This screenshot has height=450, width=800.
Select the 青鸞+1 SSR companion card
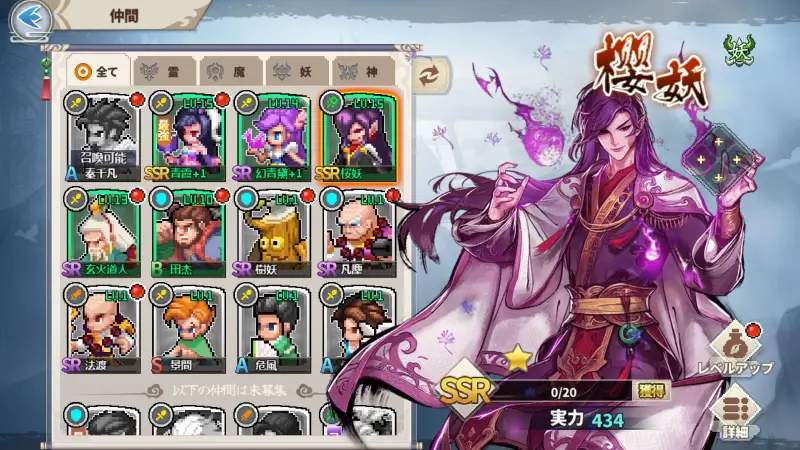point(188,138)
